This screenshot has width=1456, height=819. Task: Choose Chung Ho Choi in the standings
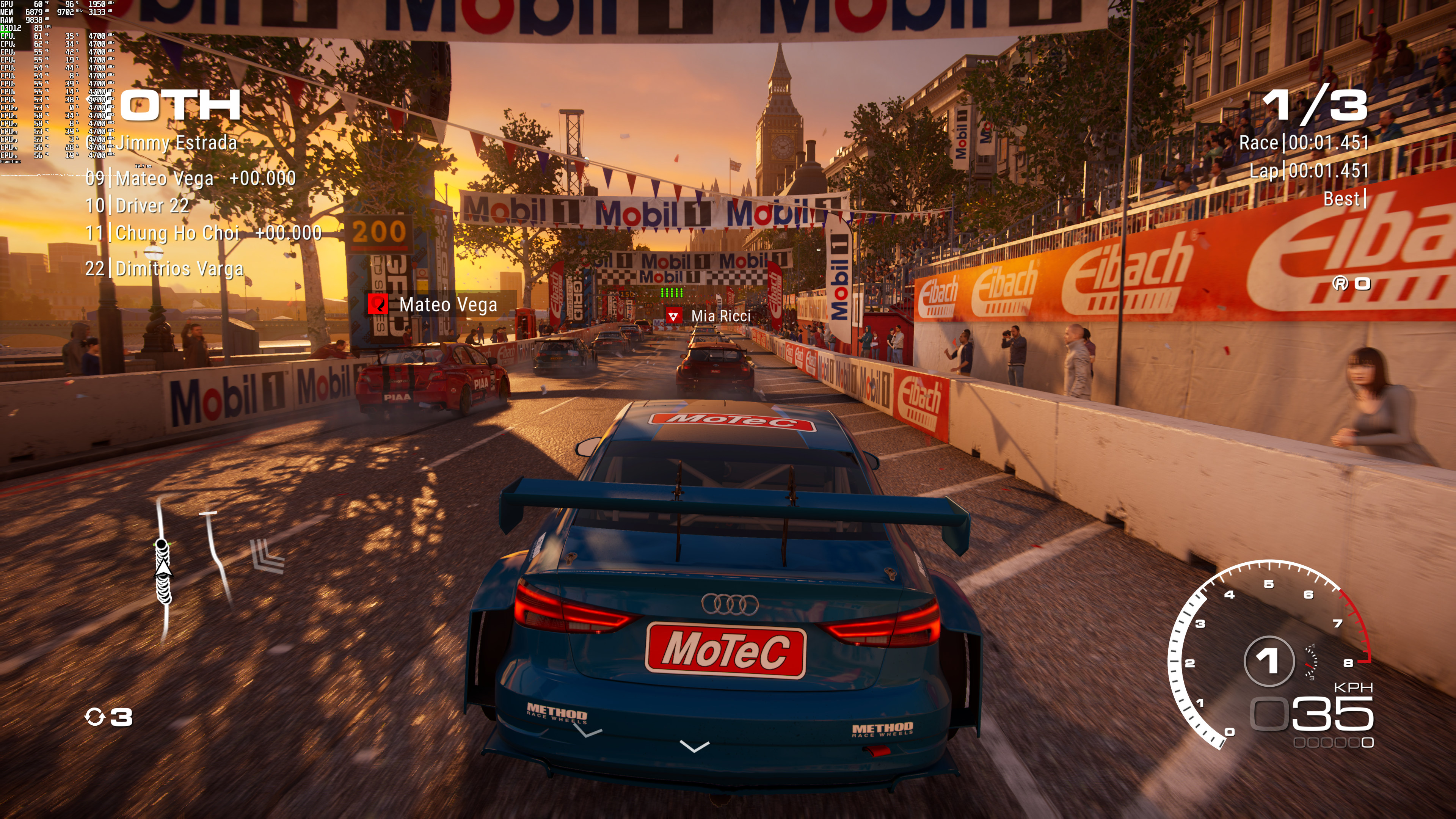(204, 233)
